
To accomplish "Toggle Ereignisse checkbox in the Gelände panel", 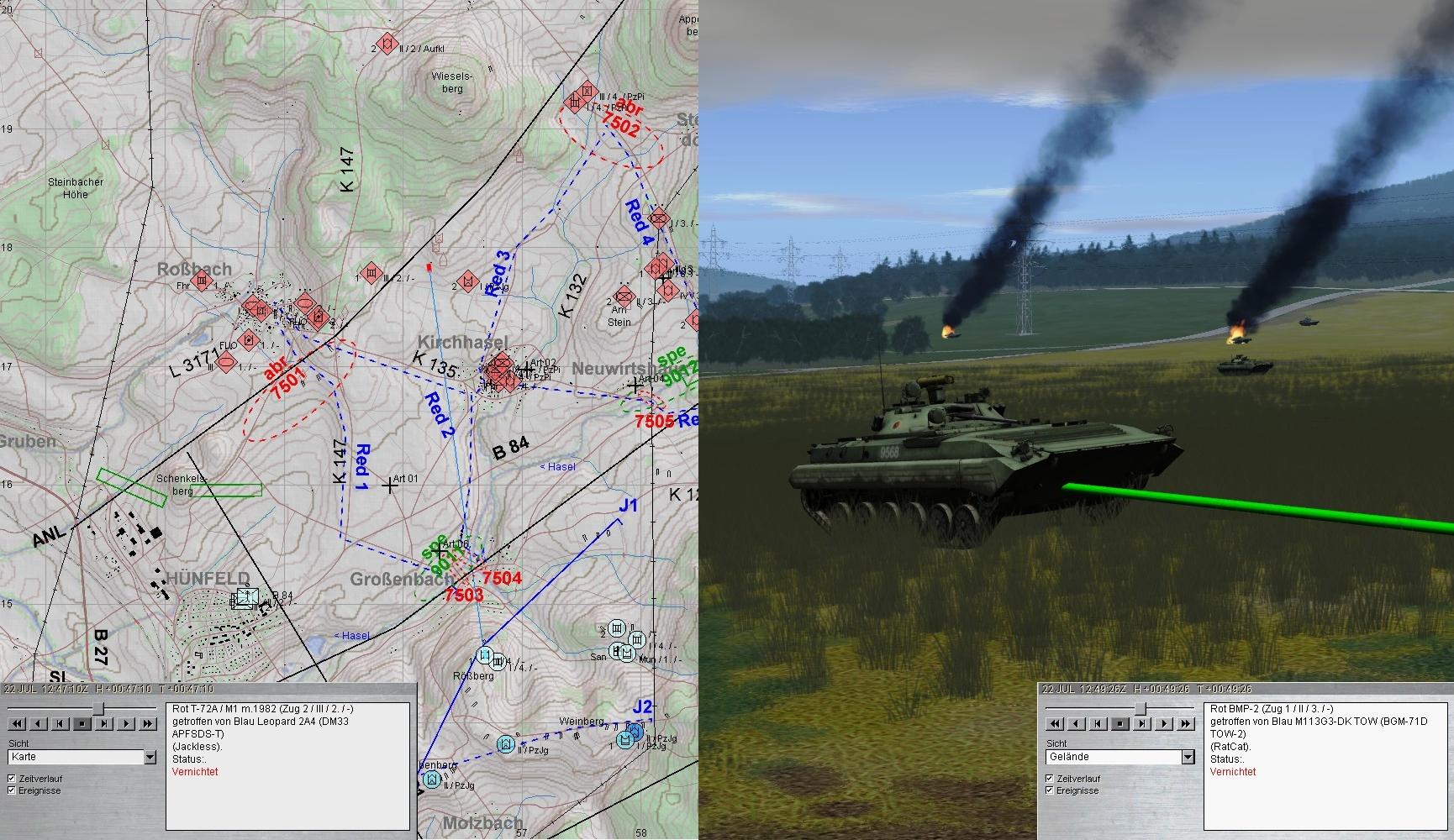I will 1050,790.
